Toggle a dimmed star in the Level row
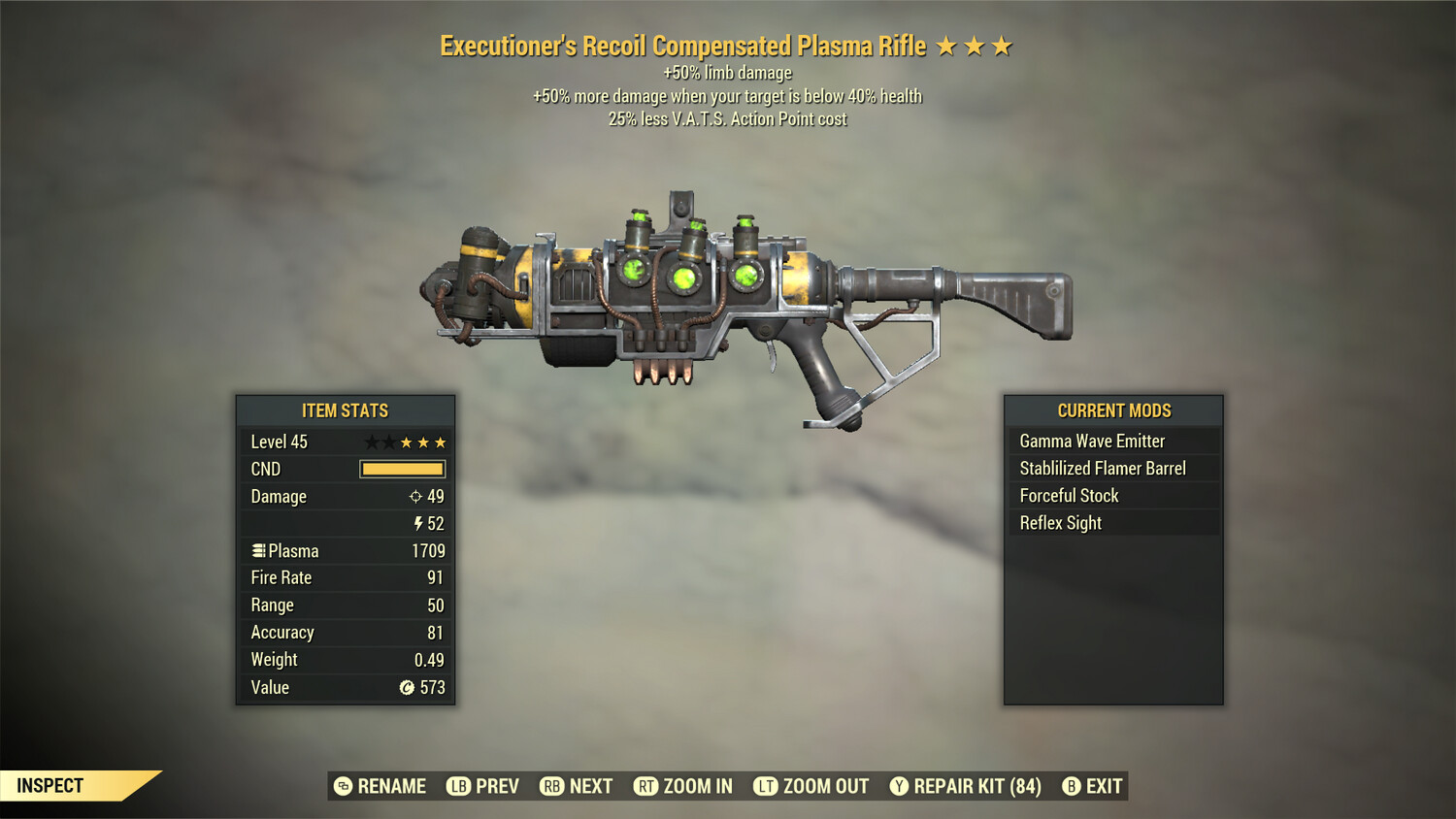1456x819 pixels. click(372, 442)
